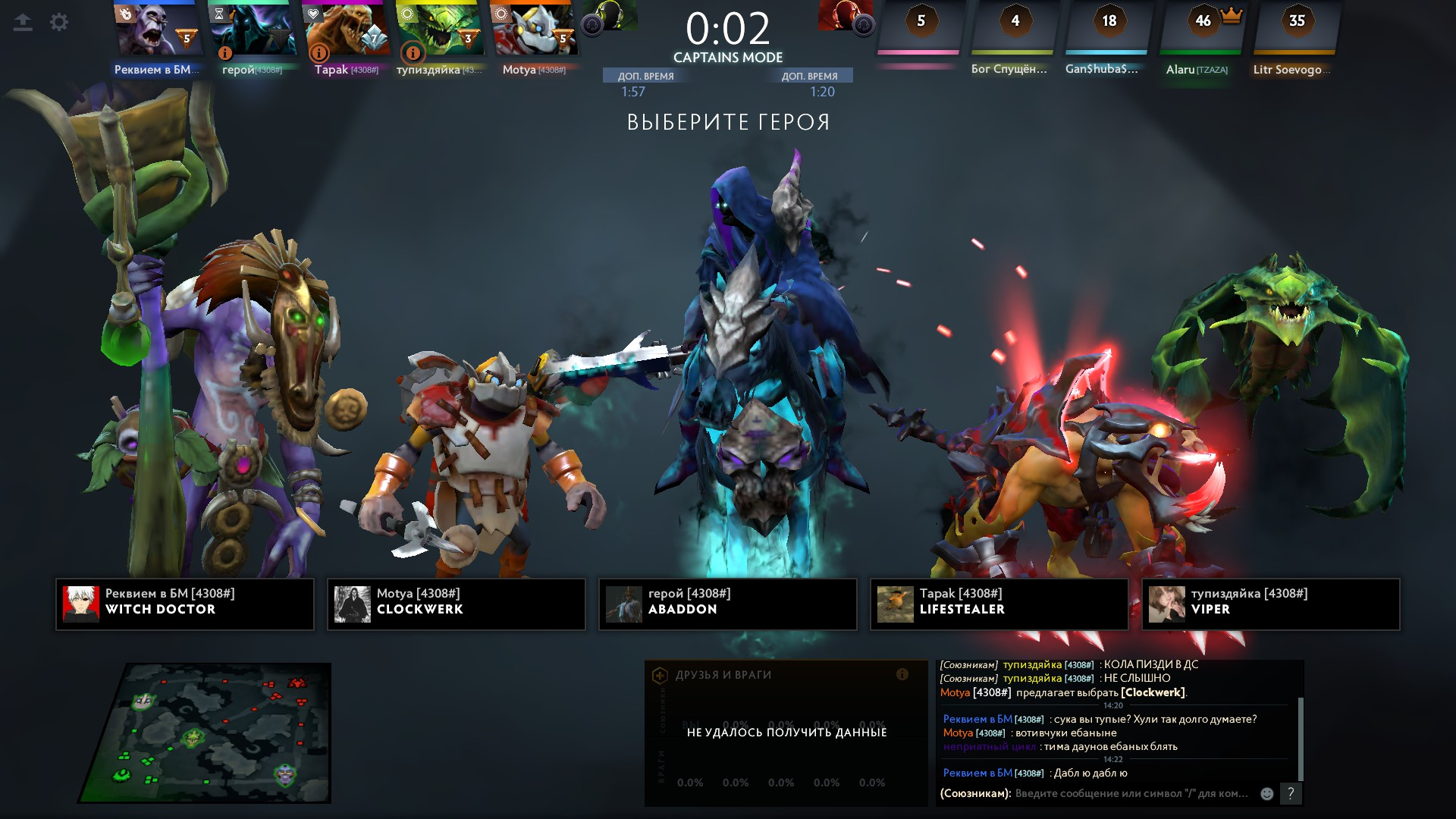Show info for Friends and Foes panel
Viewport: 1456px width, 819px height.
(x=902, y=674)
